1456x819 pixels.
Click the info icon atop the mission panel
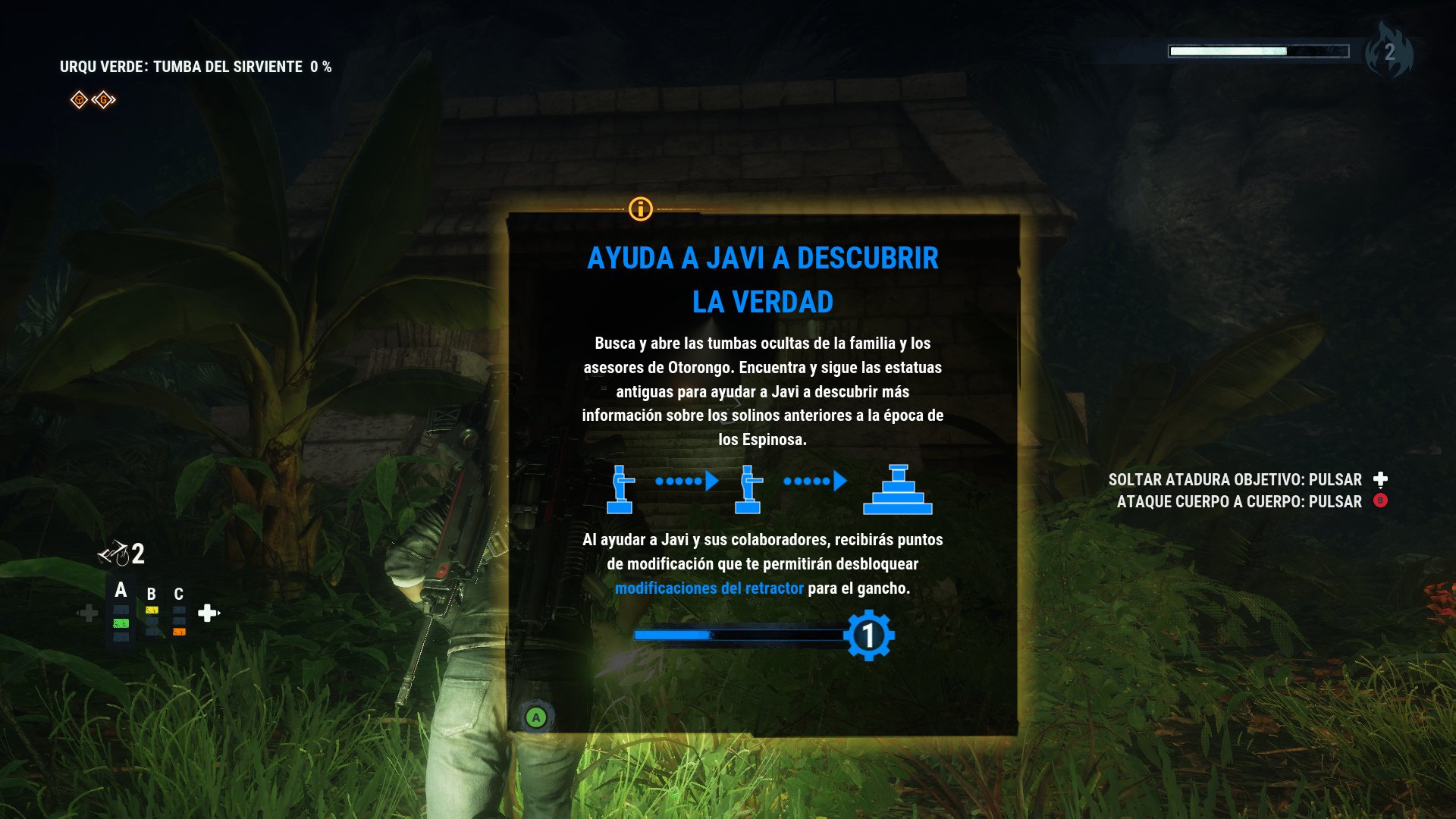pos(641,211)
